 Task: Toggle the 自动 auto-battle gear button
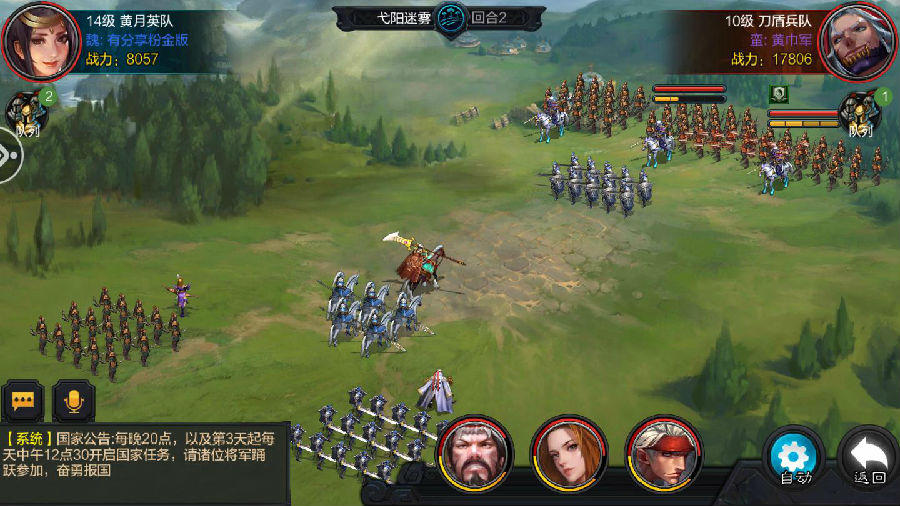point(793,458)
